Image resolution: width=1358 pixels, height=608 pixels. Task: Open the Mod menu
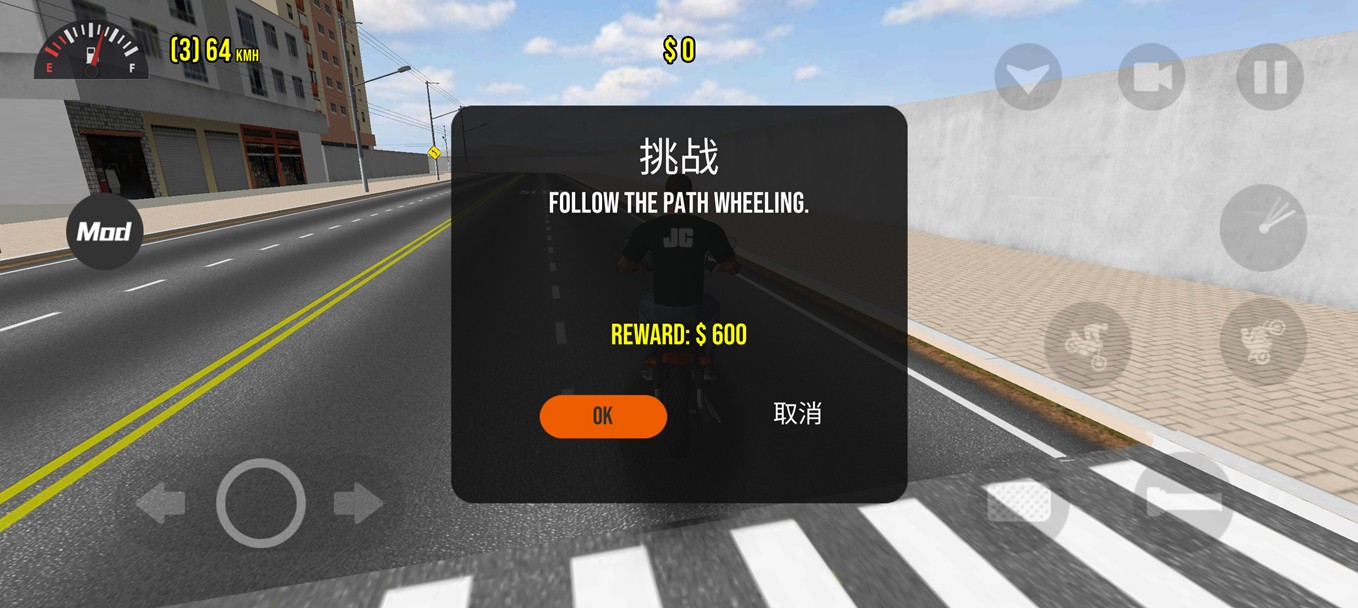click(104, 232)
